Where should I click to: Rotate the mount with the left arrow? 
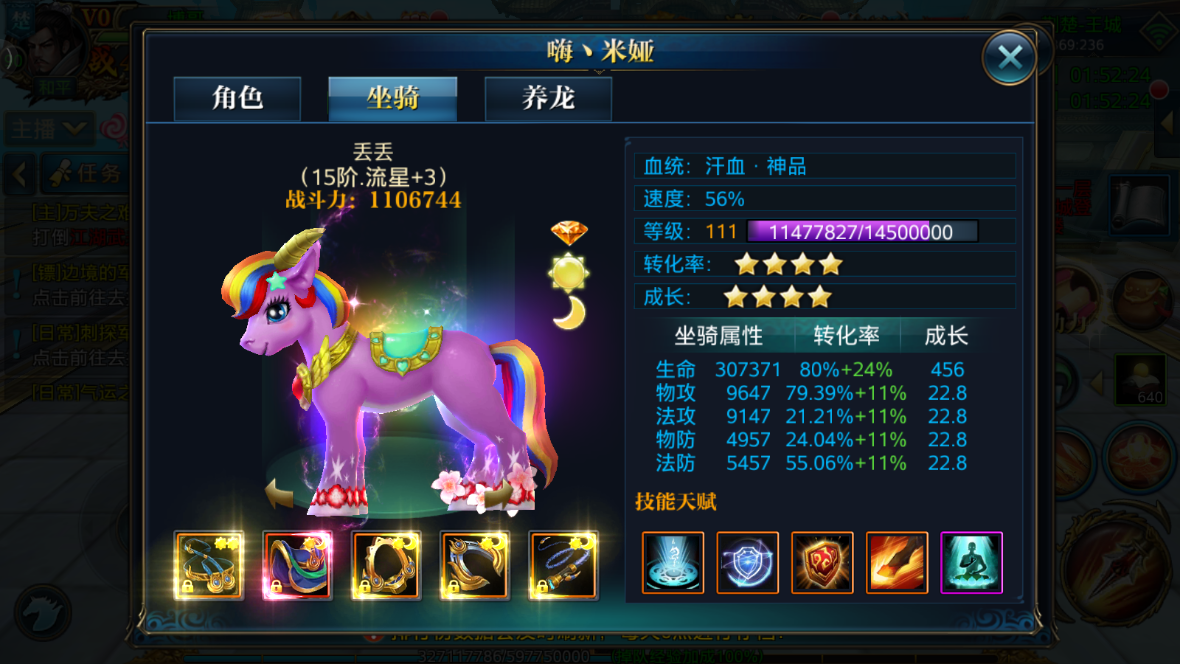point(279,492)
